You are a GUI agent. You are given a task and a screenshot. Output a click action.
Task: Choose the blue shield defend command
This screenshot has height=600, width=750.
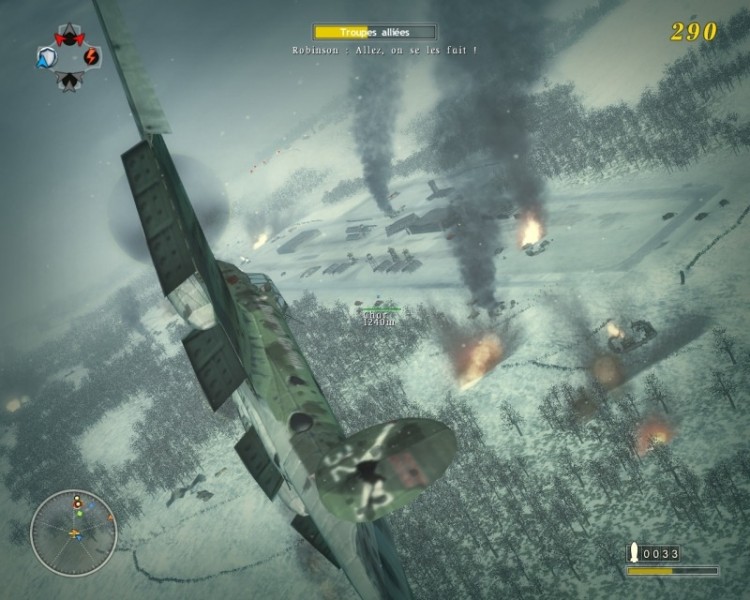(x=46, y=57)
